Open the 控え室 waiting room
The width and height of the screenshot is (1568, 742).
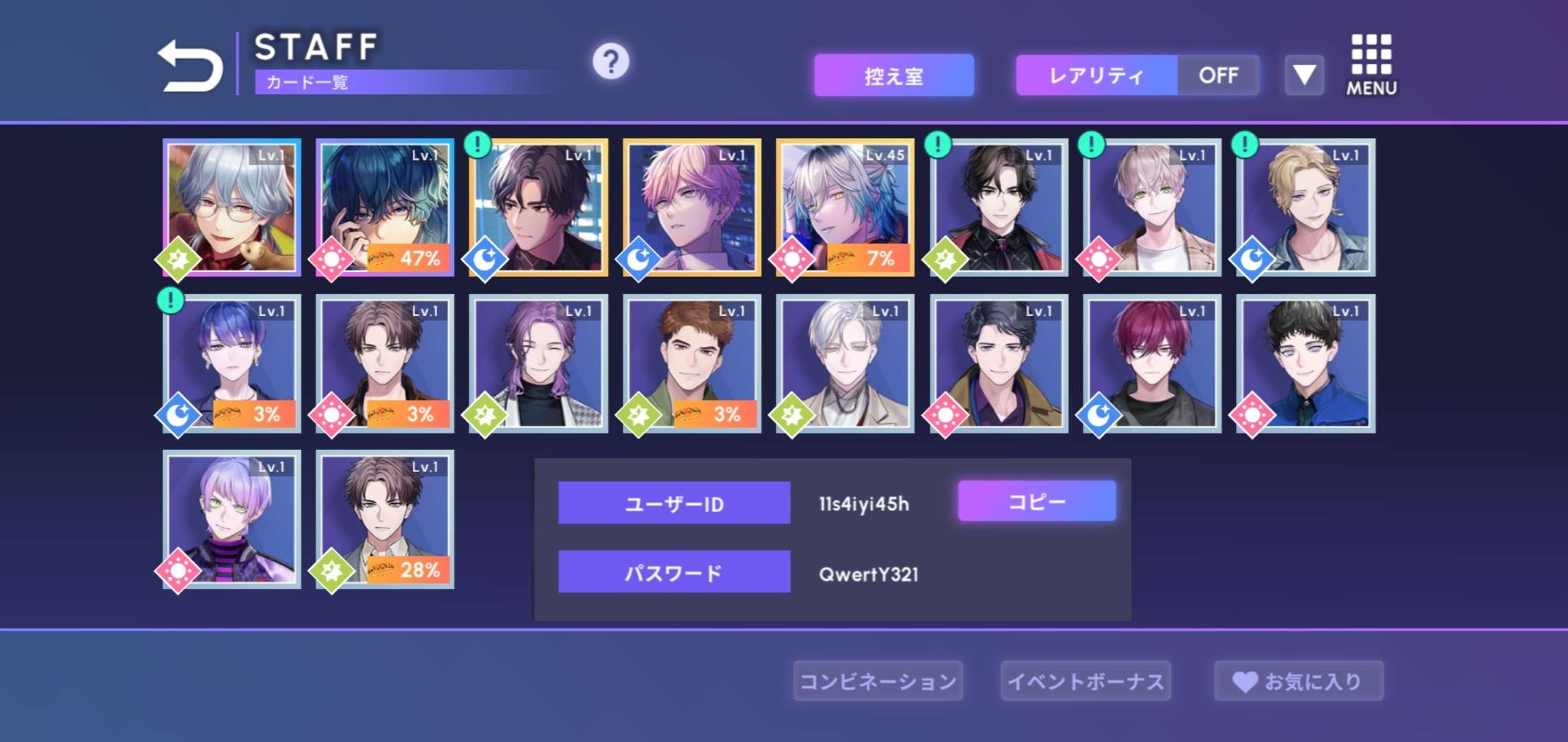coord(894,76)
